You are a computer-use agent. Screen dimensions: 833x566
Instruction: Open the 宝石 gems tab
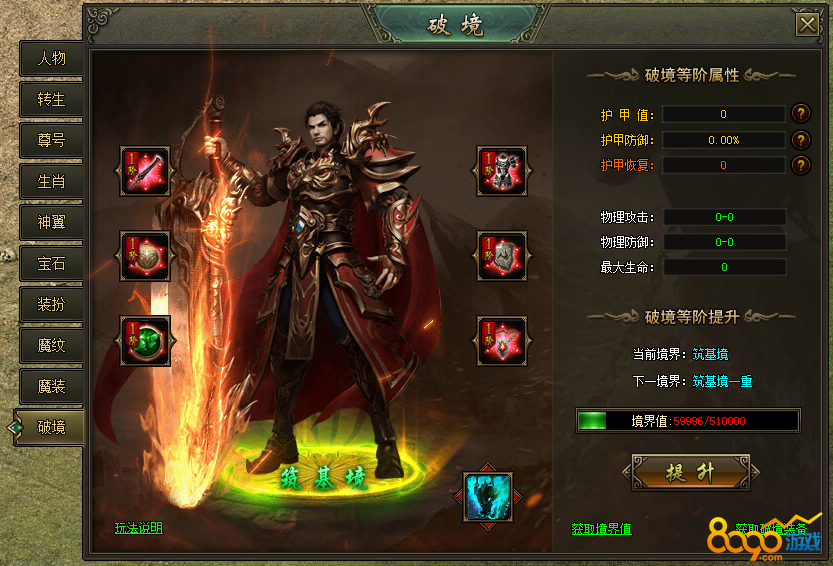coord(51,263)
